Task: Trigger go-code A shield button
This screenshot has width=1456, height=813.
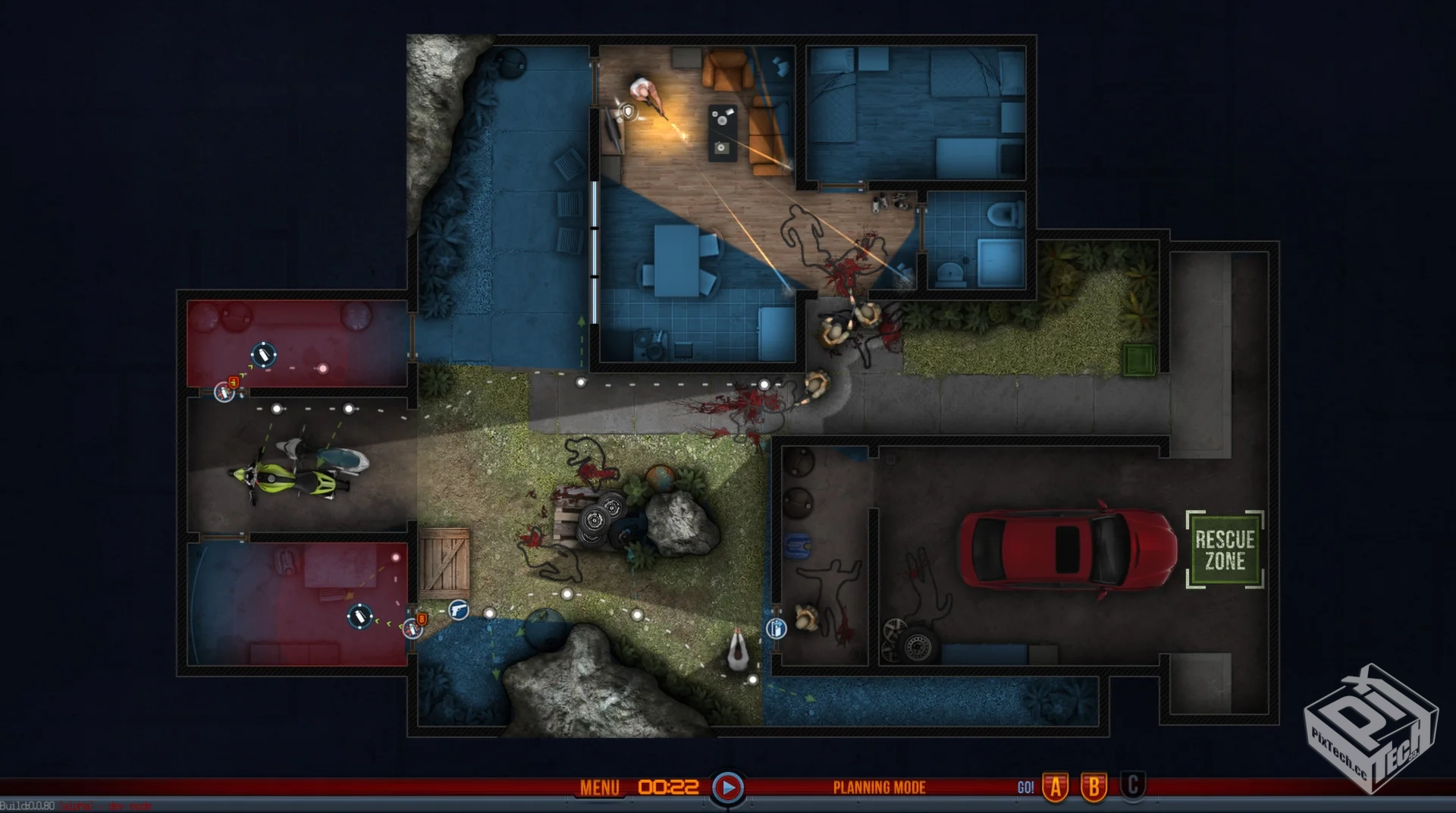Action: [x=1056, y=788]
